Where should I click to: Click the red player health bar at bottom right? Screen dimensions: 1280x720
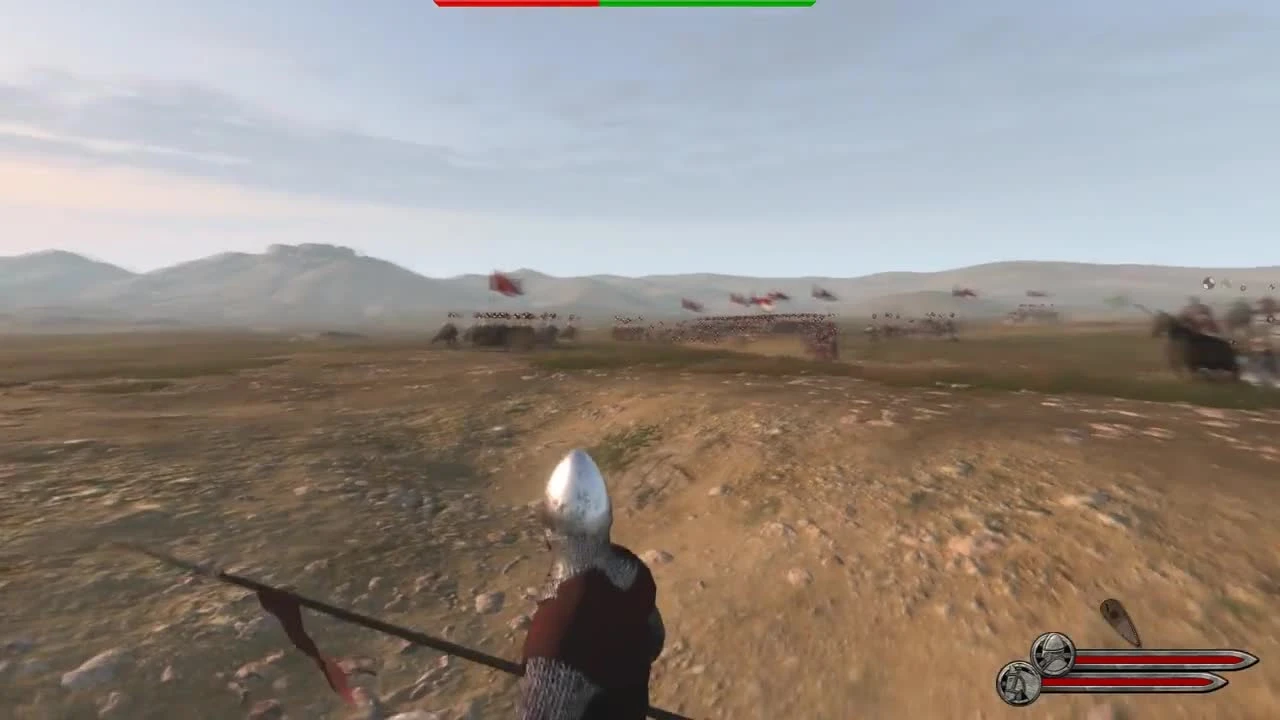[x=1150, y=660]
